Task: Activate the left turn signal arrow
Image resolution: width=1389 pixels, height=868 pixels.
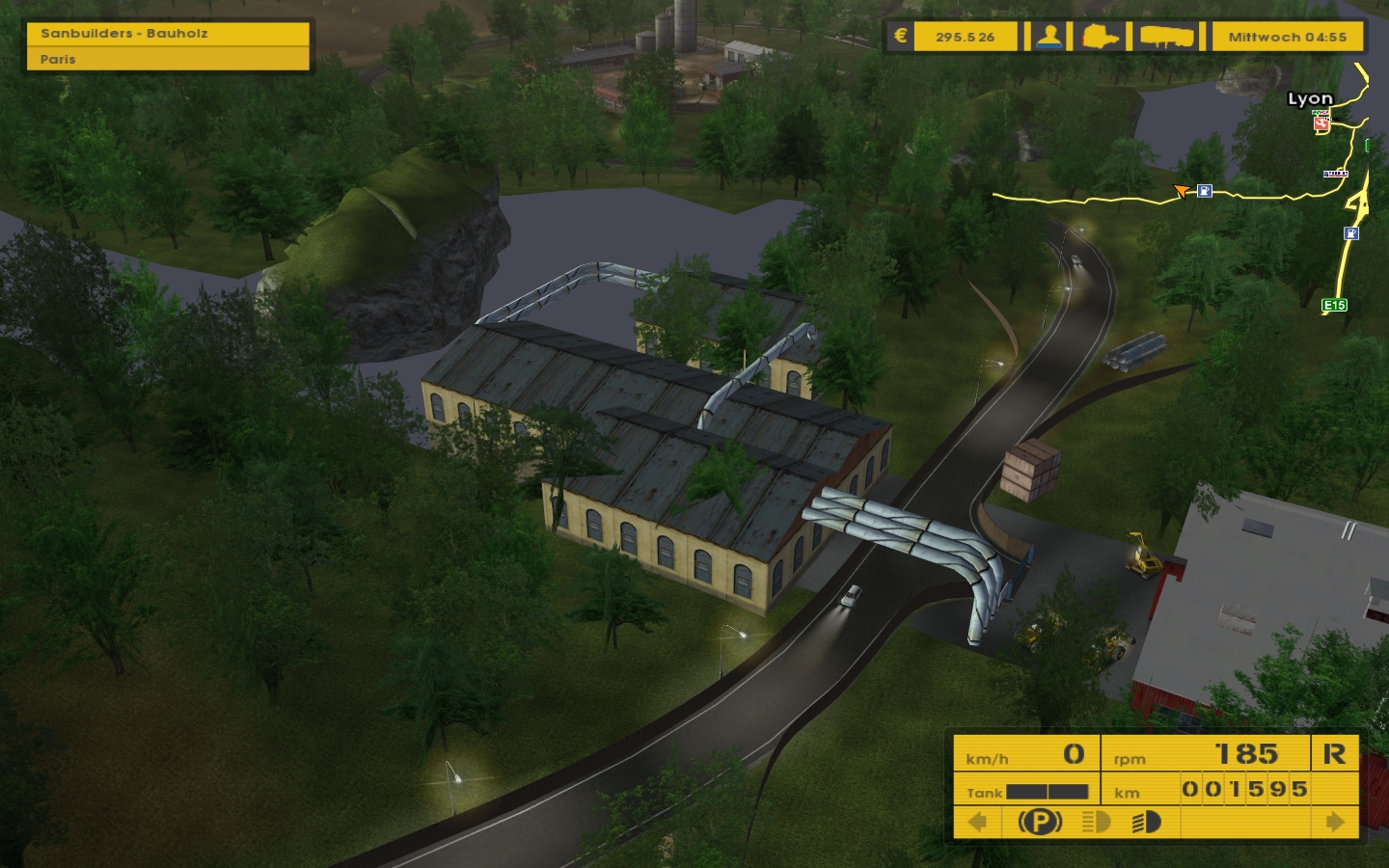Action: pyautogui.click(x=977, y=822)
